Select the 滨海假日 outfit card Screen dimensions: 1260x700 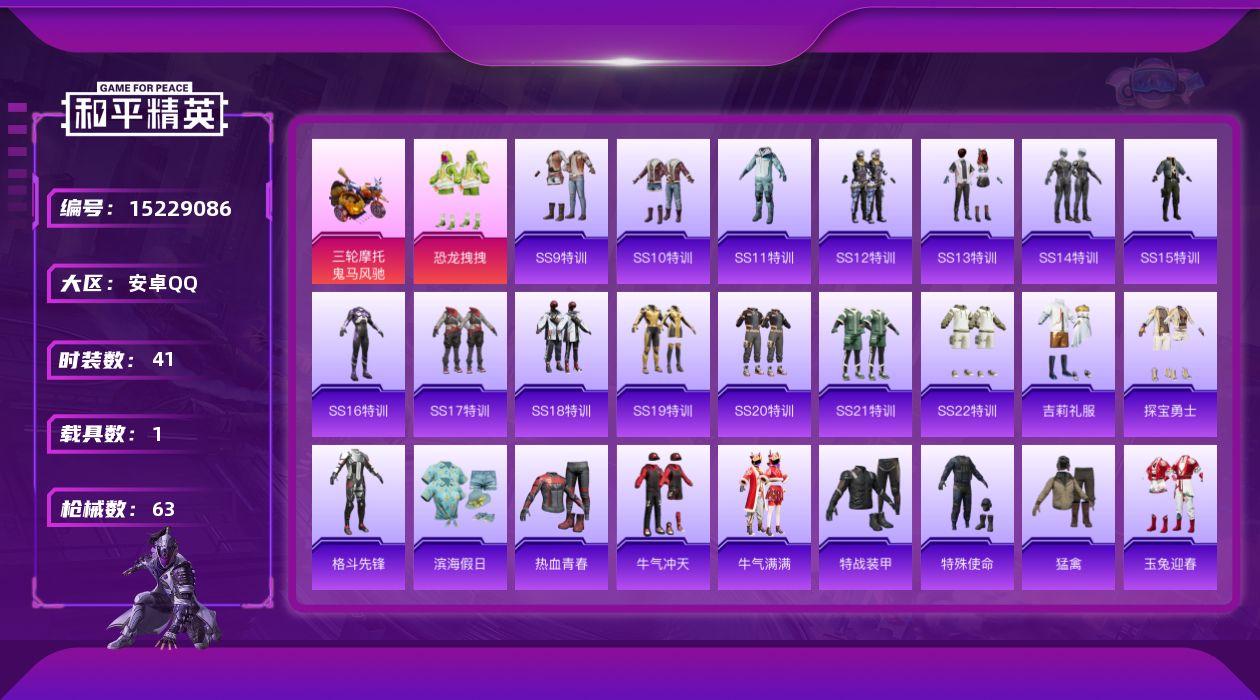tap(460, 517)
